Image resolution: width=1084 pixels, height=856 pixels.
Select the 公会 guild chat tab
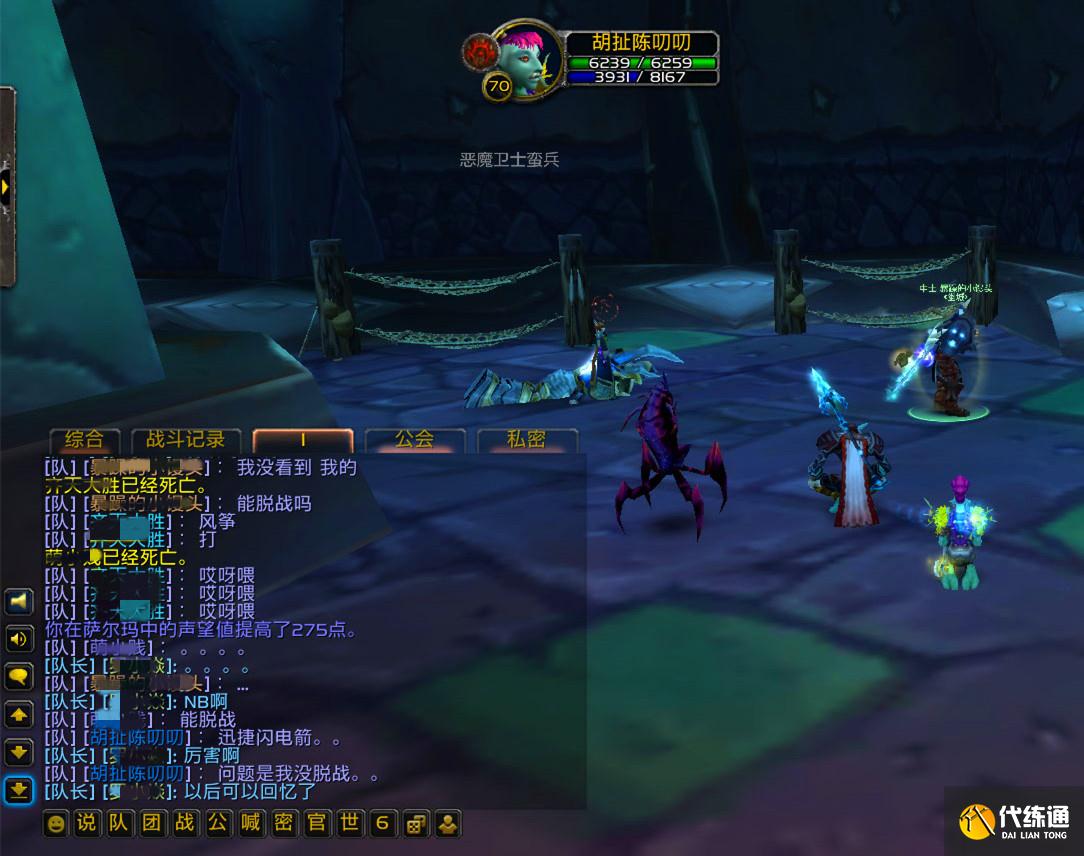[x=414, y=440]
